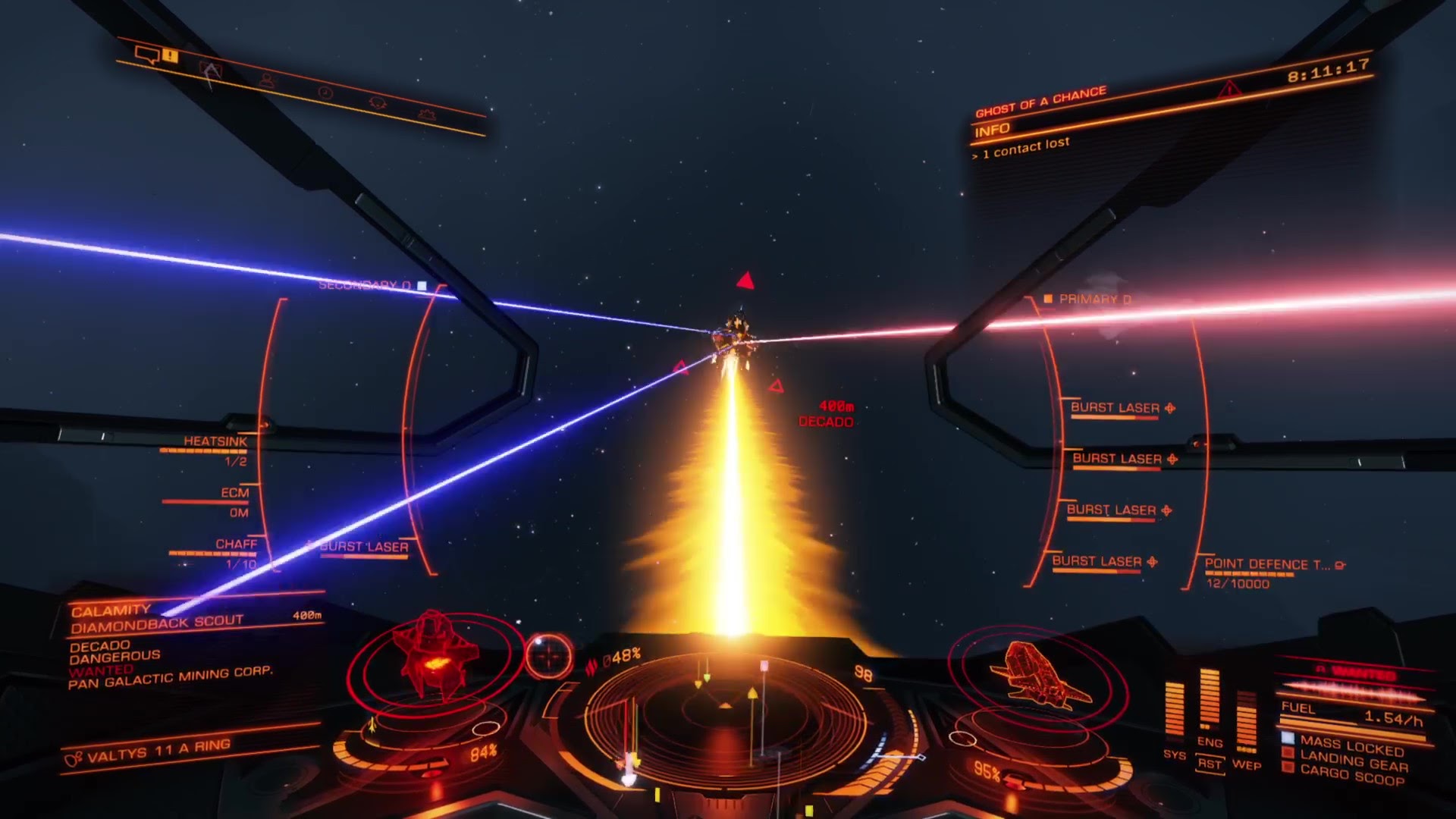1456x819 pixels.
Task: Pick the Point Defence turret entry
Action: point(1266,565)
